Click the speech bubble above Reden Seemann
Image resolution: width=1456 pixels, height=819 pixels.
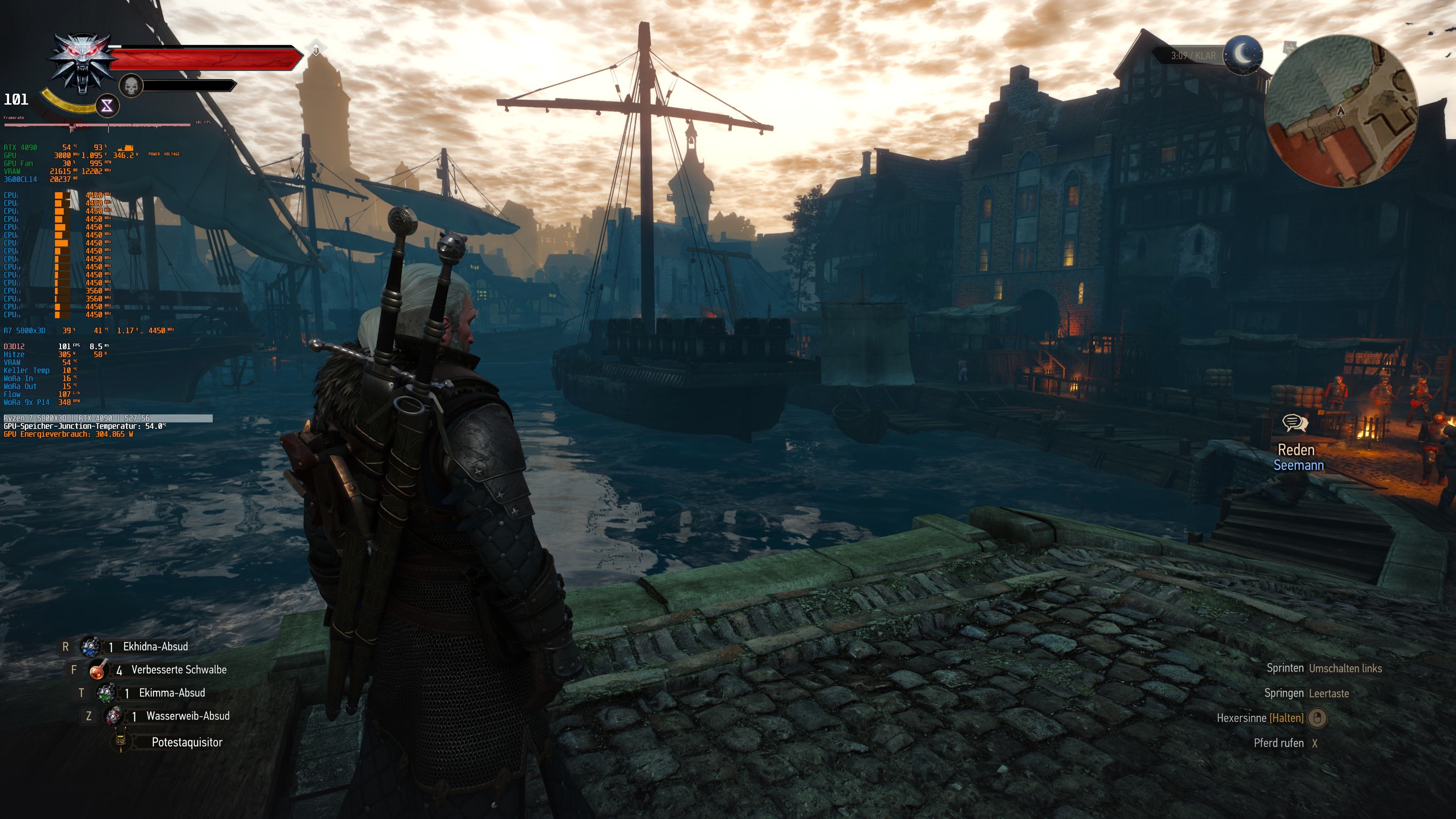1295,423
